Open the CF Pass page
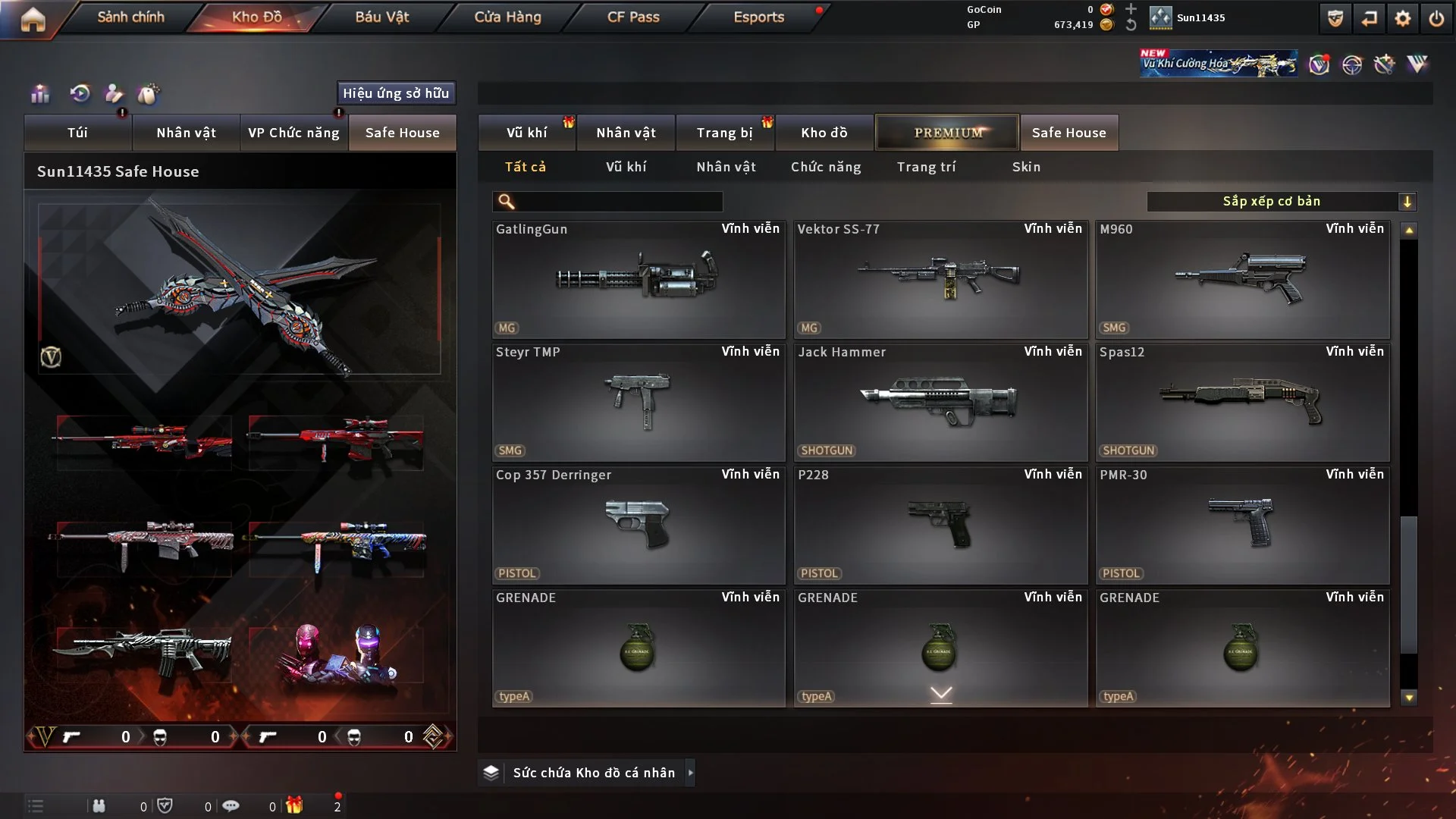 tap(633, 17)
